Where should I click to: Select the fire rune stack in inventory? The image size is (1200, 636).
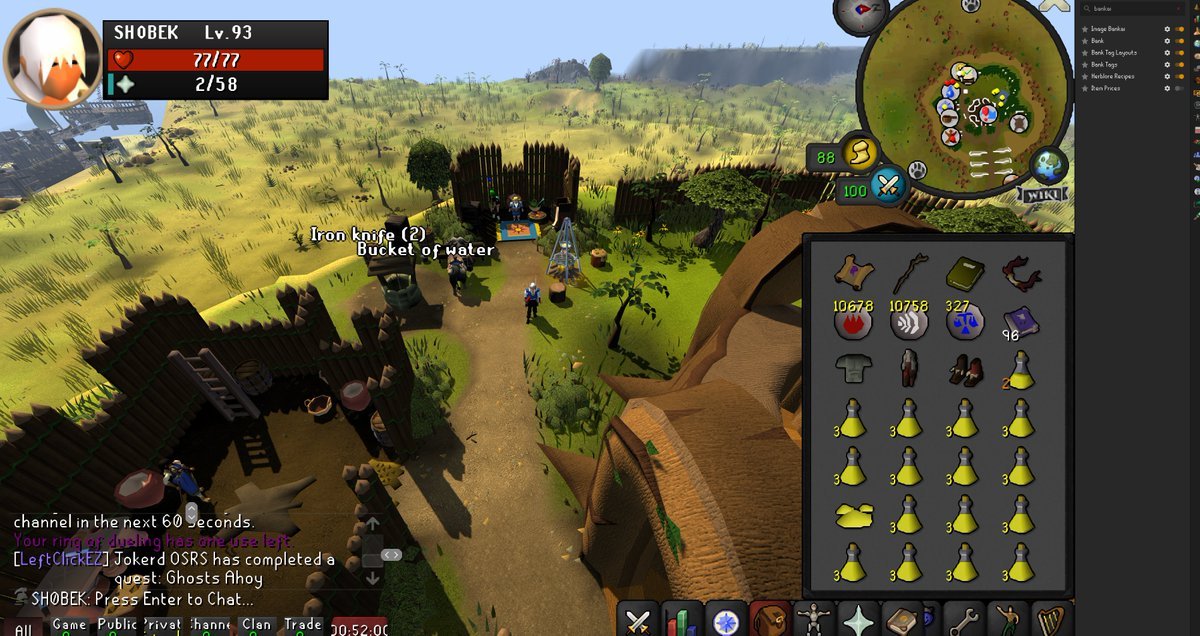(851, 321)
